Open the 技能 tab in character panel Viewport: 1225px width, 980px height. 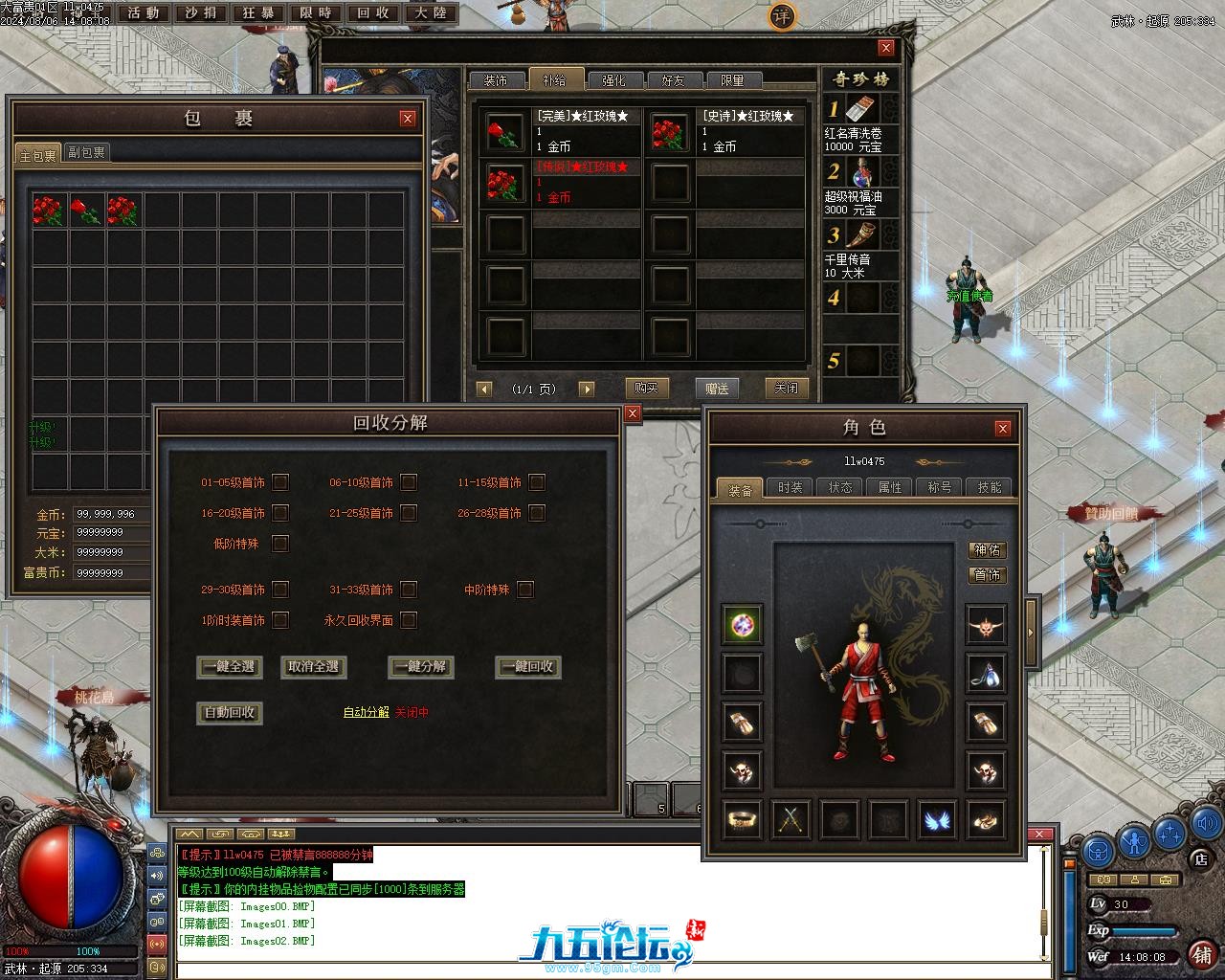tap(989, 487)
